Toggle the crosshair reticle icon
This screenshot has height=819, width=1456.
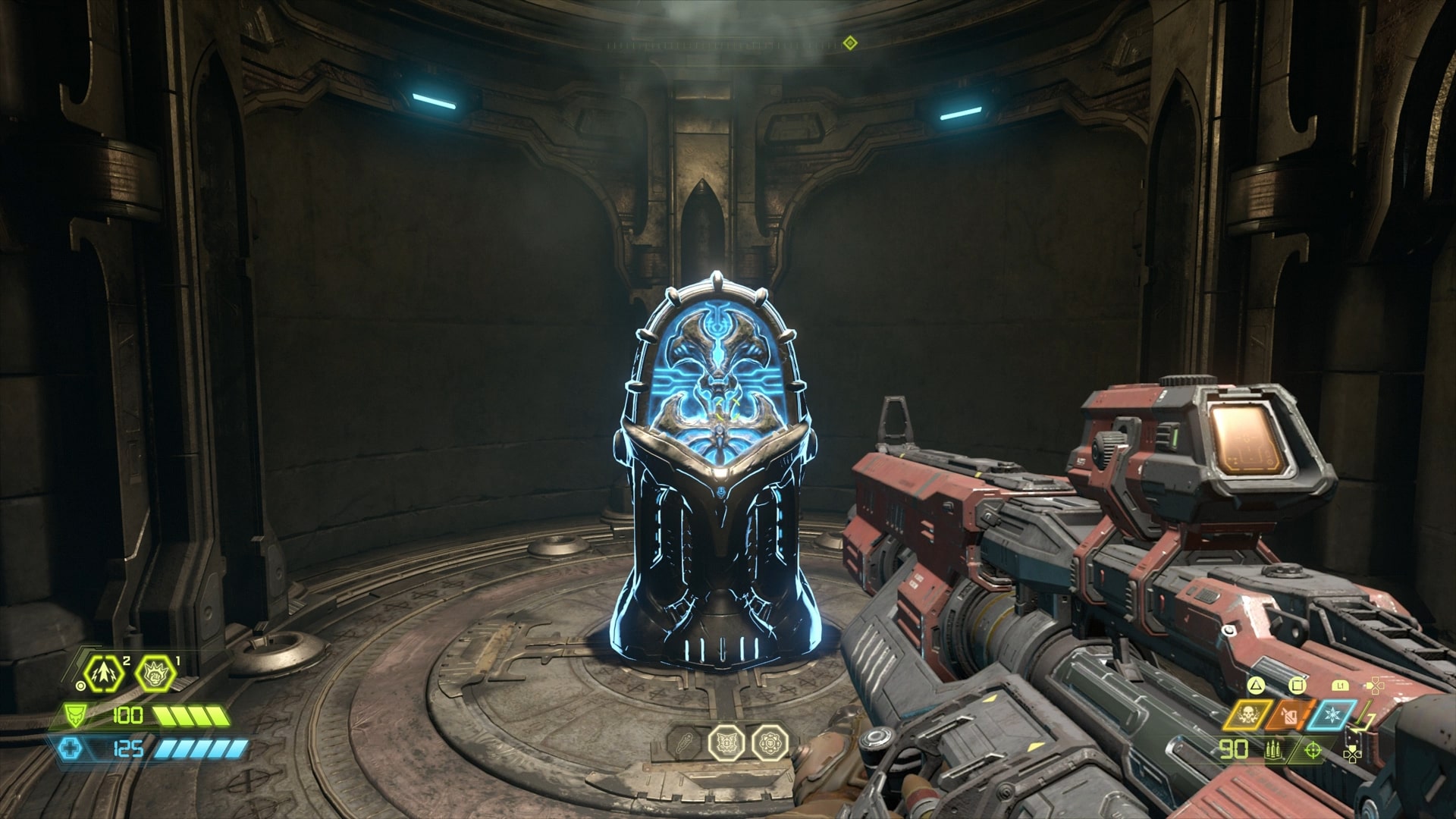point(1312,751)
